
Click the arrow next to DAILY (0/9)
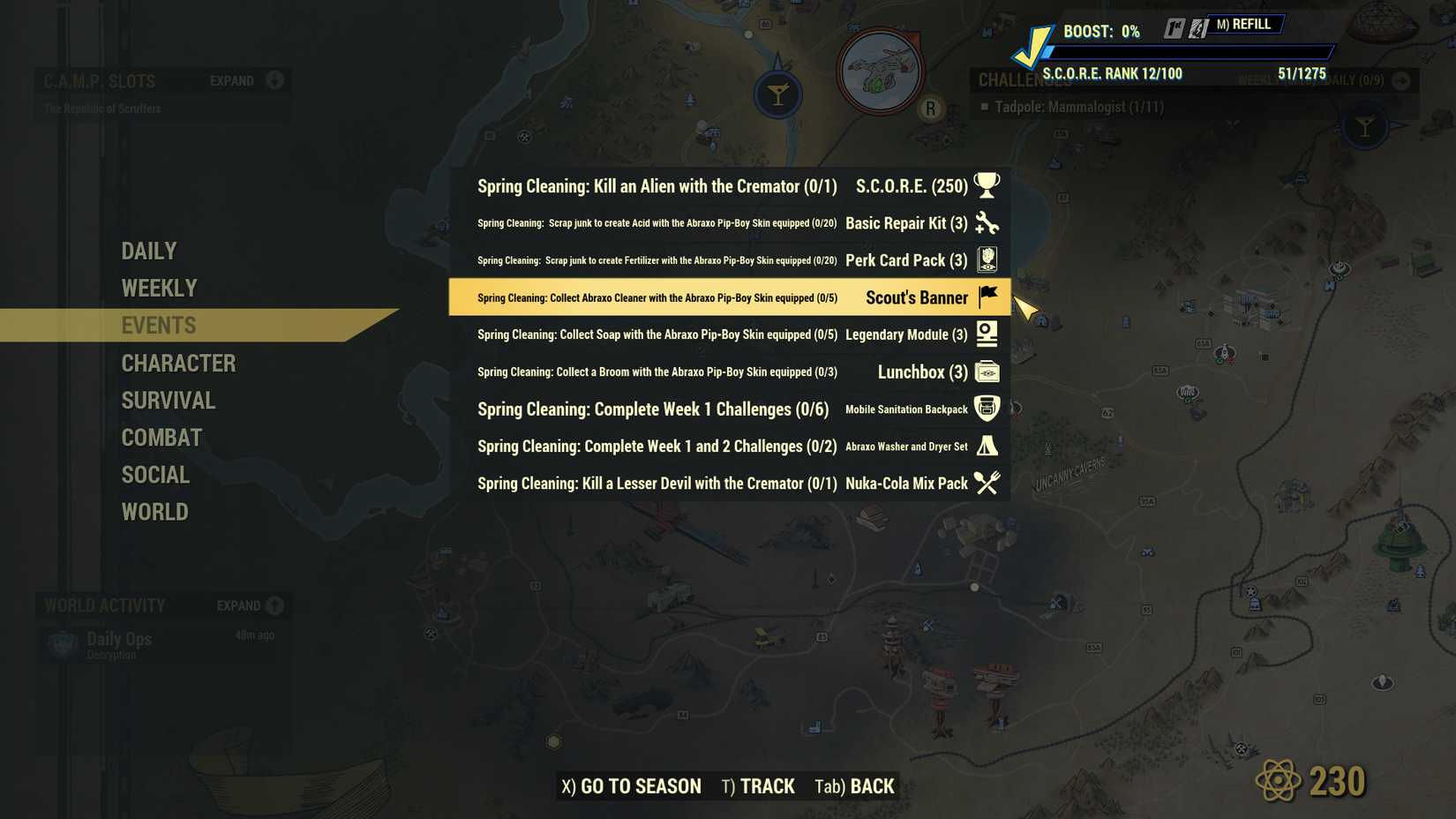[1401, 80]
